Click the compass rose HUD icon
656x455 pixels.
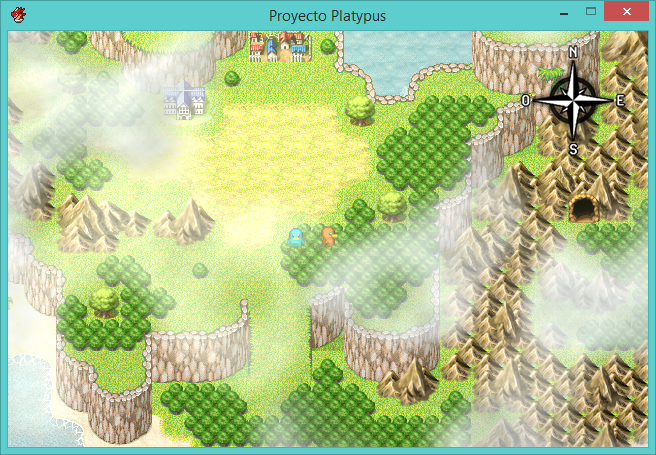click(x=573, y=99)
